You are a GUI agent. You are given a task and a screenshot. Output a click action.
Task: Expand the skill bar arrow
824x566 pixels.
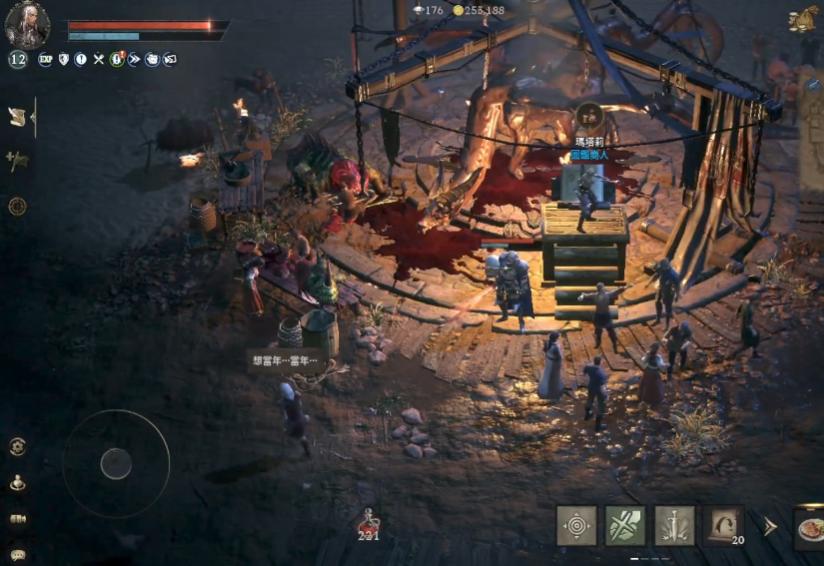[770, 526]
